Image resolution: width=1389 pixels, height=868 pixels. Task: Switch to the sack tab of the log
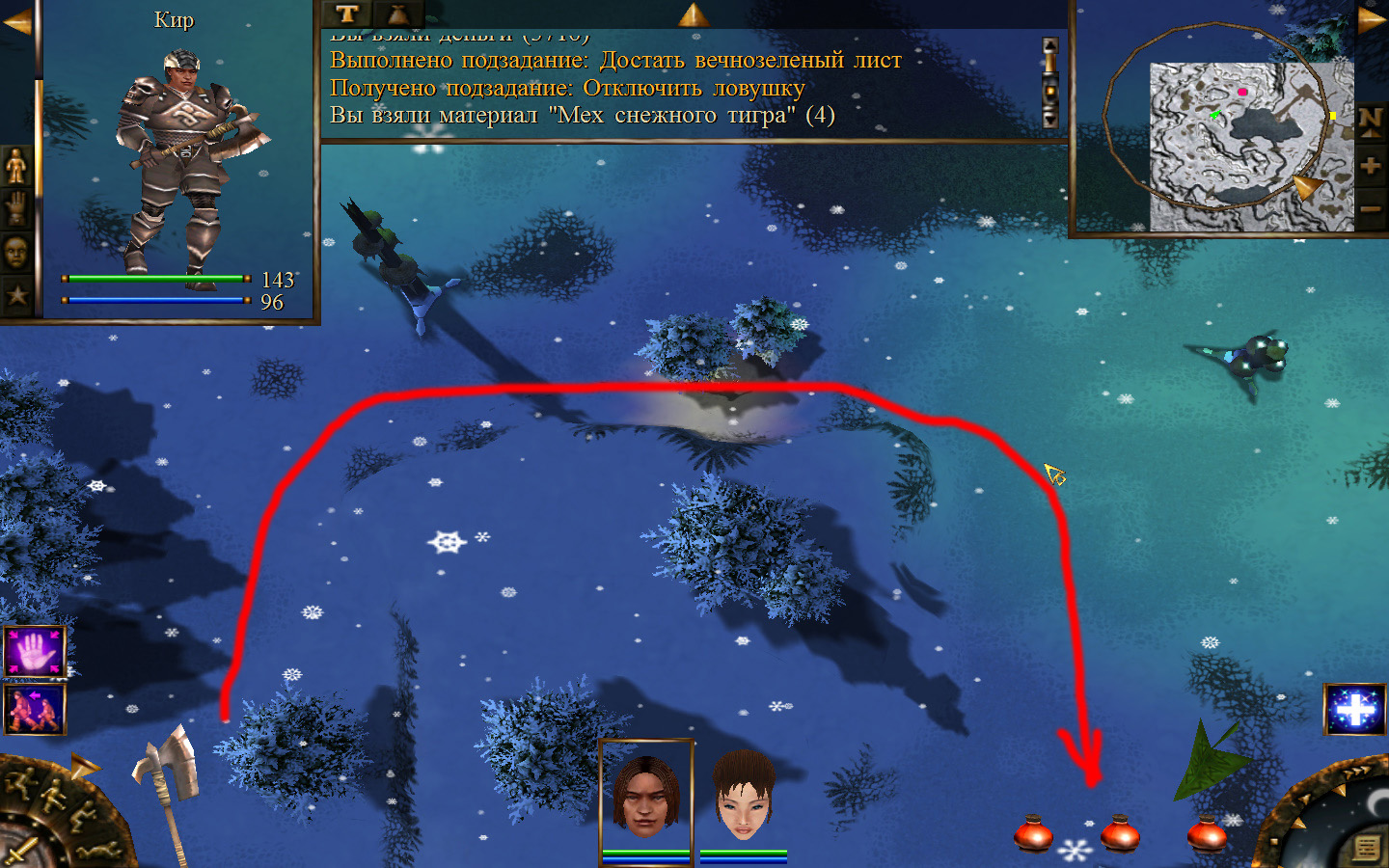(x=397, y=14)
